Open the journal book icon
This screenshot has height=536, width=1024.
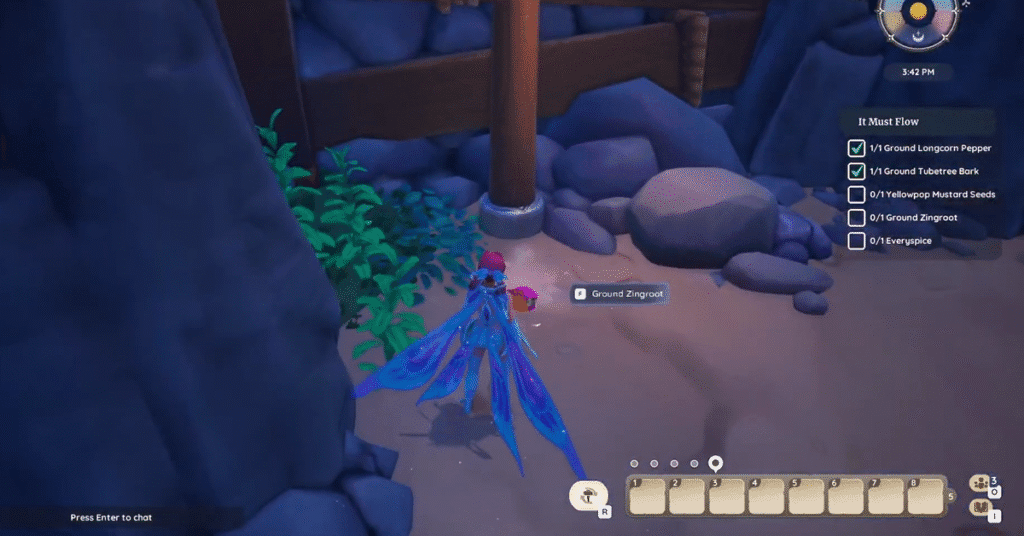(981, 508)
